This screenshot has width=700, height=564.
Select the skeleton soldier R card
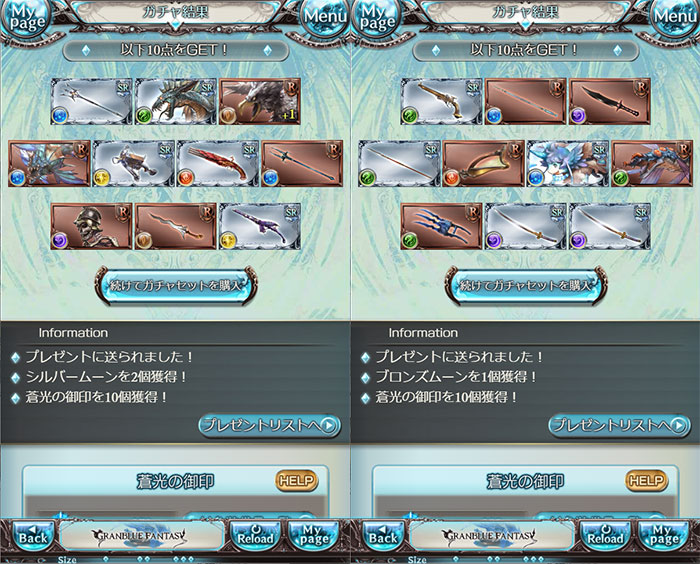click(x=91, y=225)
